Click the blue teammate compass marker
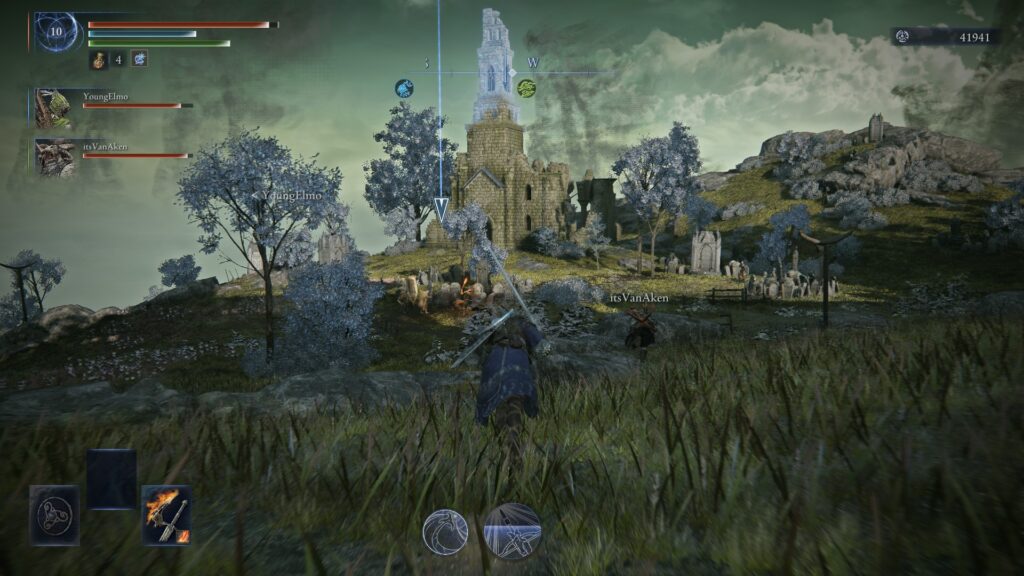 pos(404,88)
